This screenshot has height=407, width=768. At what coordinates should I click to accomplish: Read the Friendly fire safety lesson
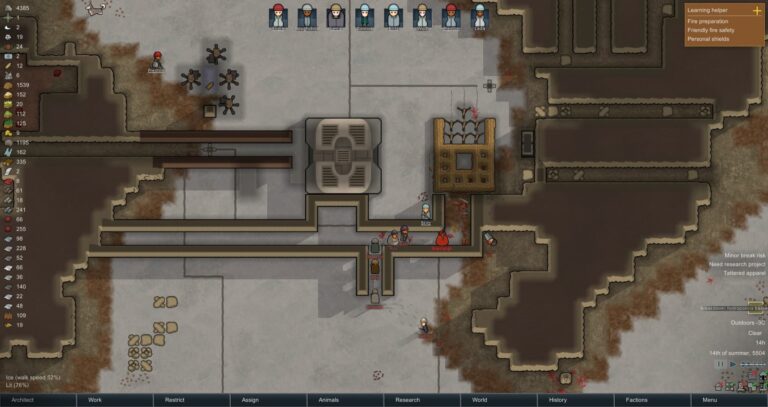pyautogui.click(x=712, y=30)
